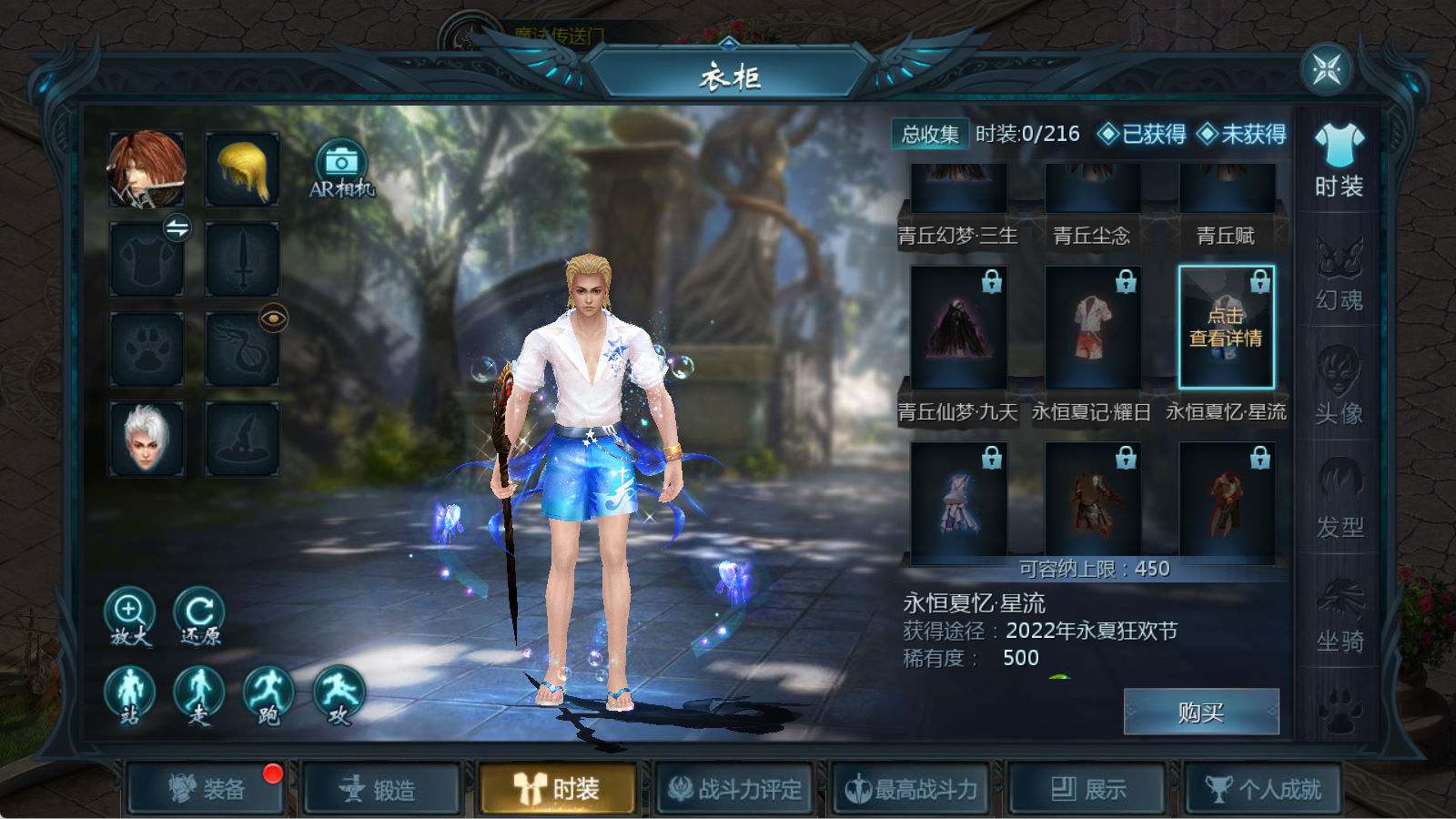1456x819 pixels.
Task: Reset the view with 还原
Action: [199, 615]
